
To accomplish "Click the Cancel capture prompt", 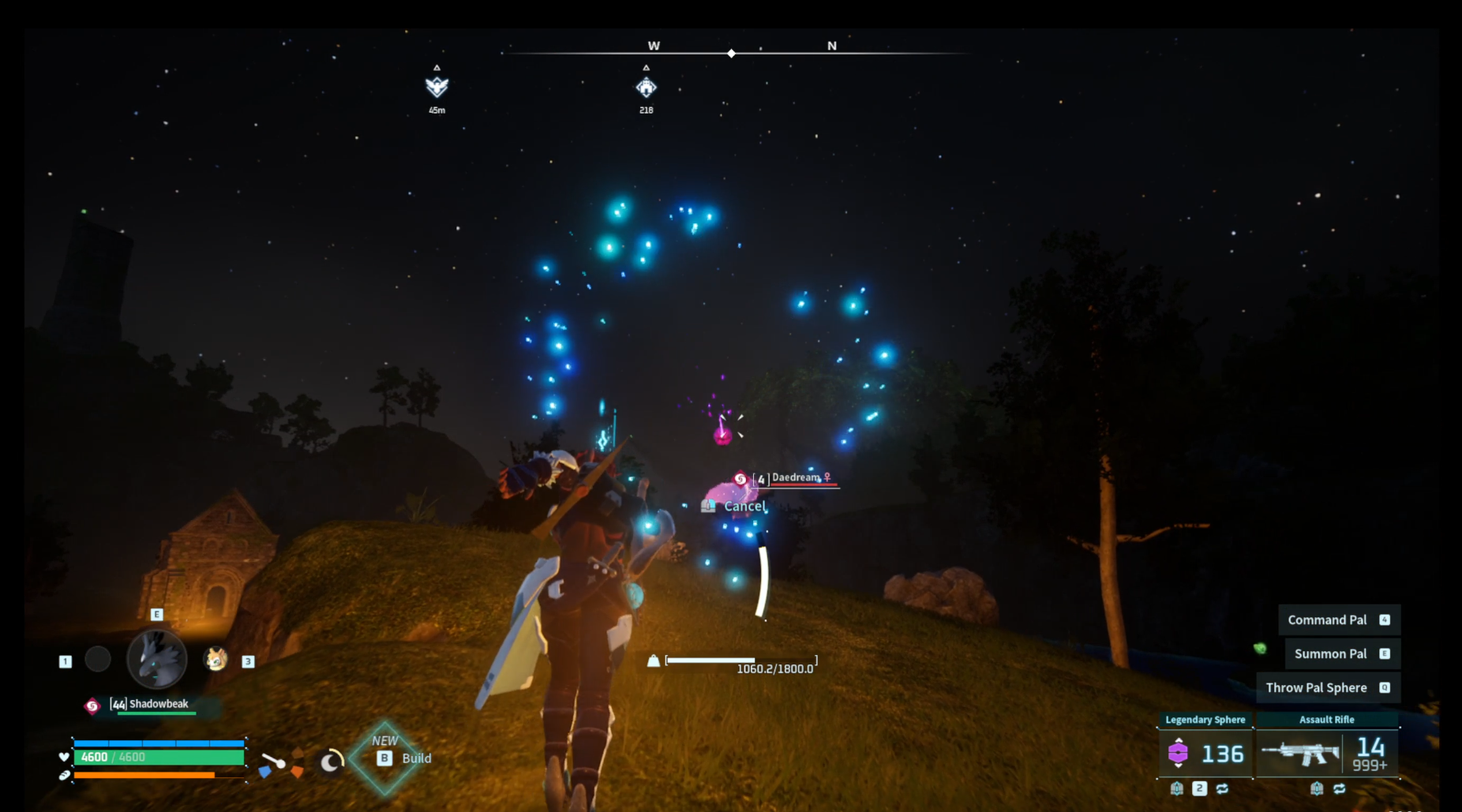I will 744,507.
